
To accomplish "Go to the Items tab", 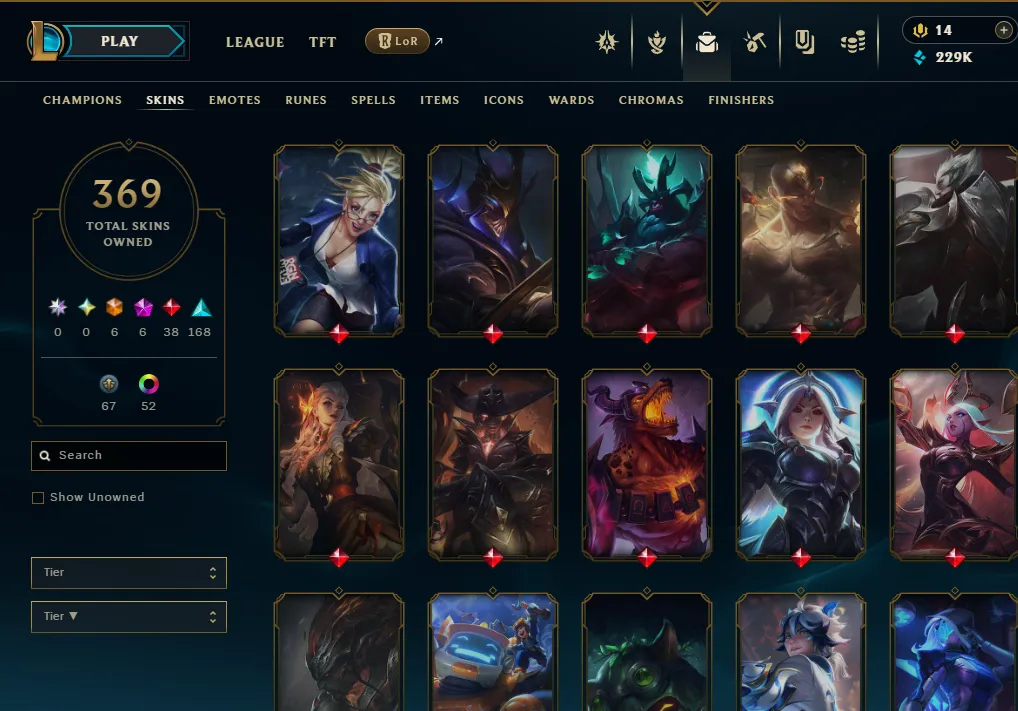I will [x=440, y=100].
